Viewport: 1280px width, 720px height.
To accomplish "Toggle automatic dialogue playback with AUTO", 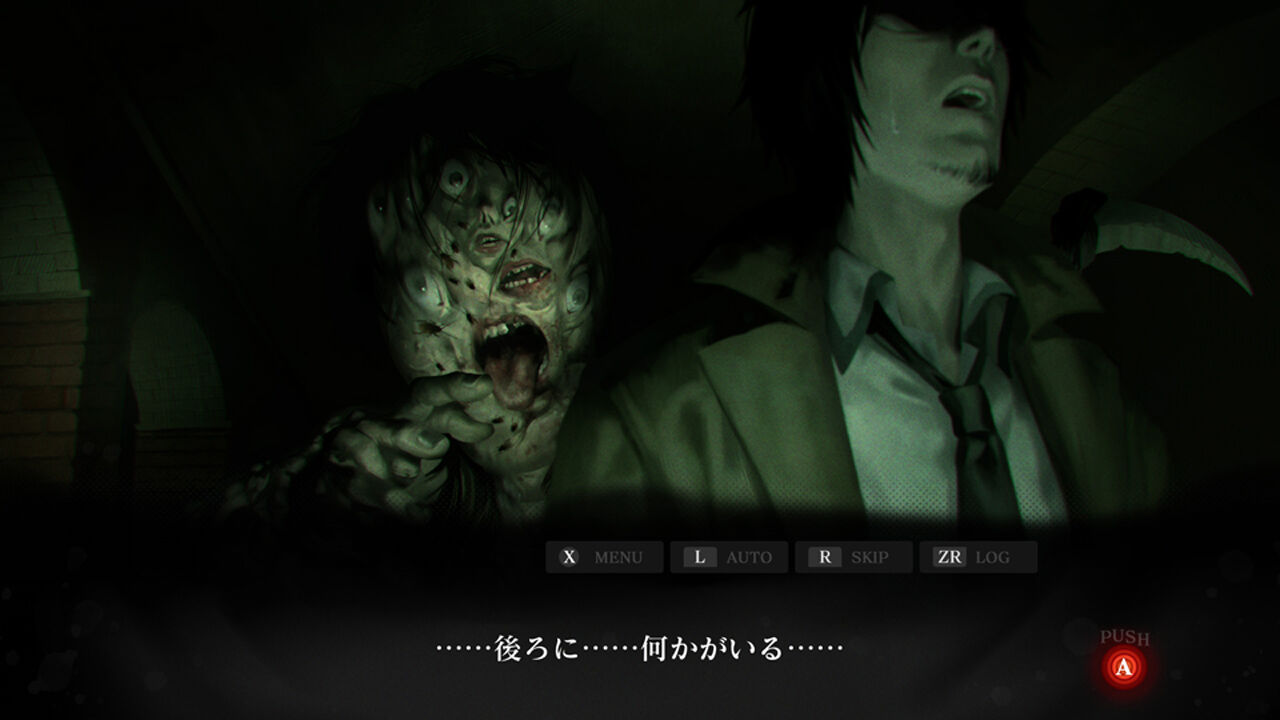I will point(749,558).
